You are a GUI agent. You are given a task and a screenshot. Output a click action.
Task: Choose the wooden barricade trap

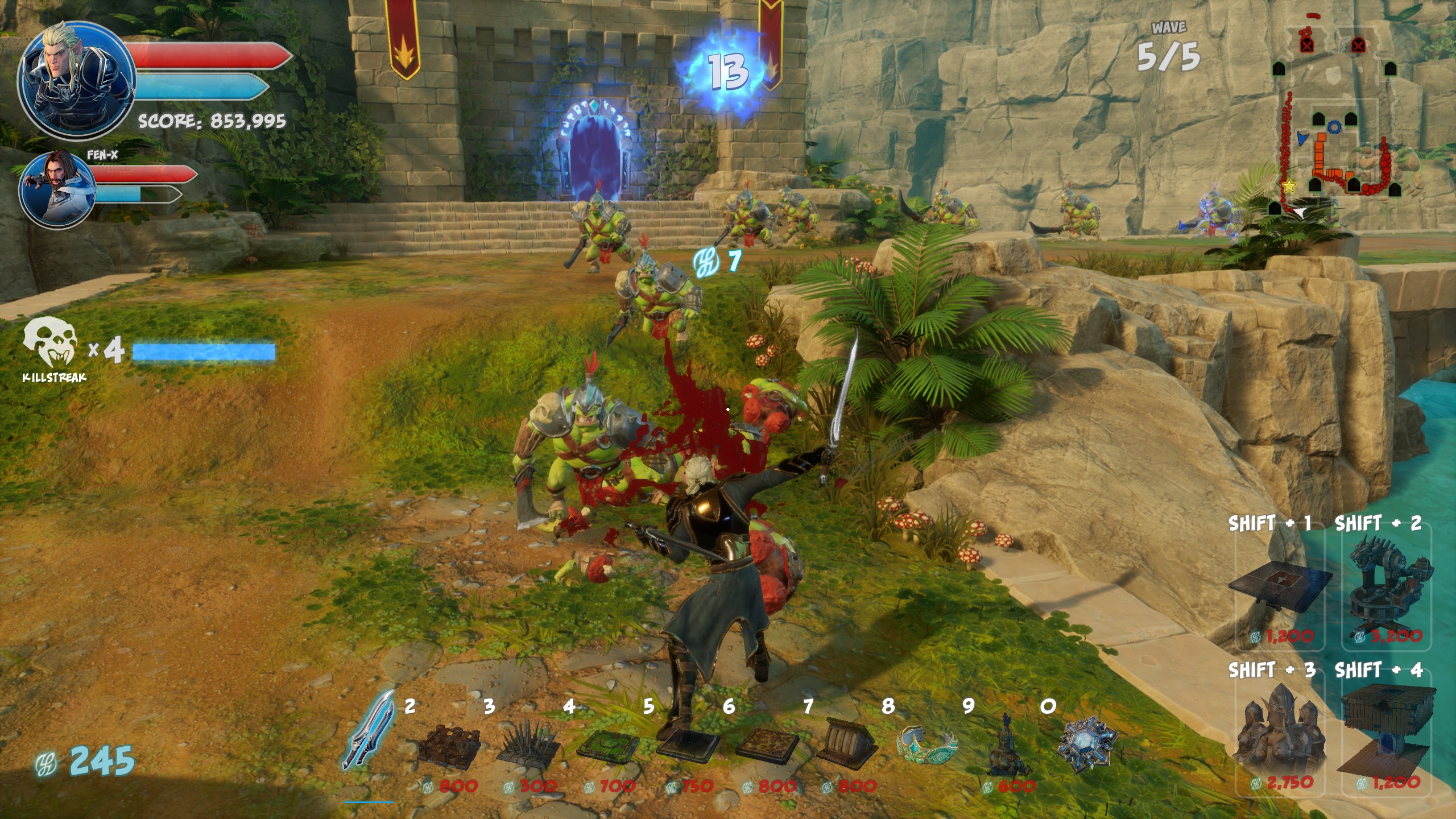pos(449,743)
